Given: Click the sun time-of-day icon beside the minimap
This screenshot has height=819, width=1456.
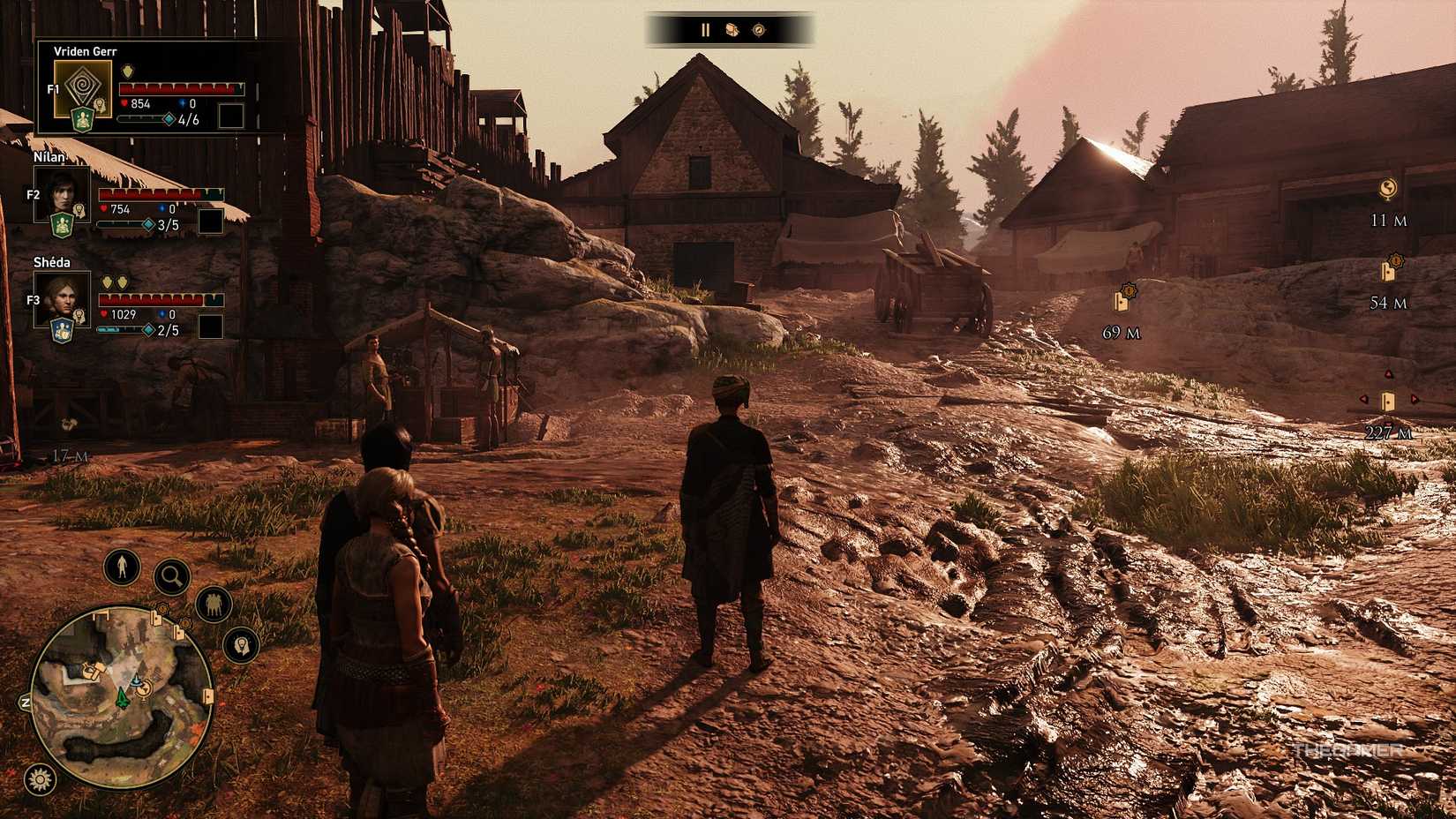Looking at the screenshot, I should point(39,778).
